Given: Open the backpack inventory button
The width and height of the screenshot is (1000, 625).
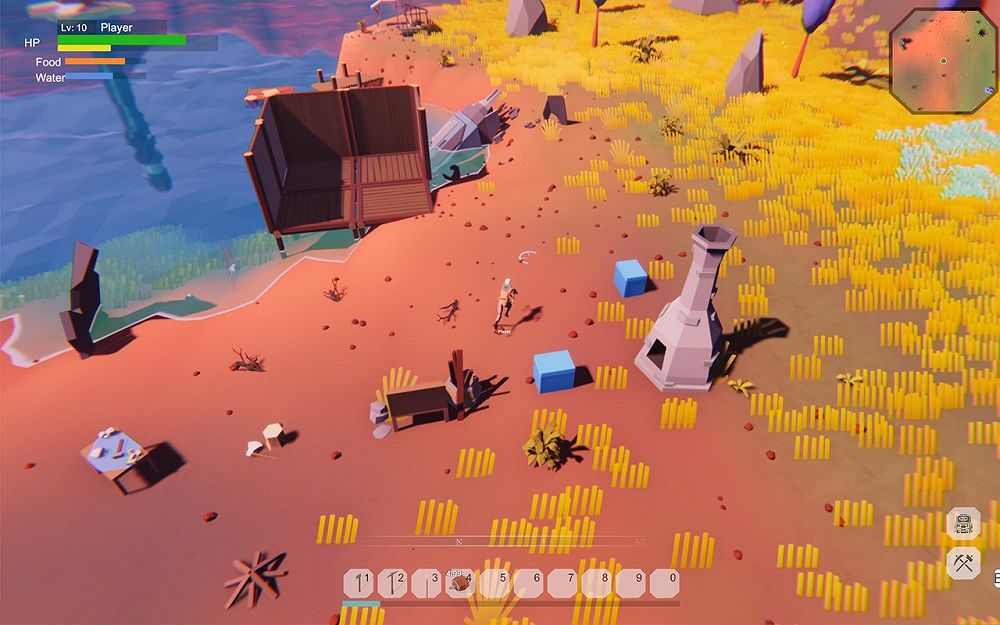Looking at the screenshot, I should point(963,523).
